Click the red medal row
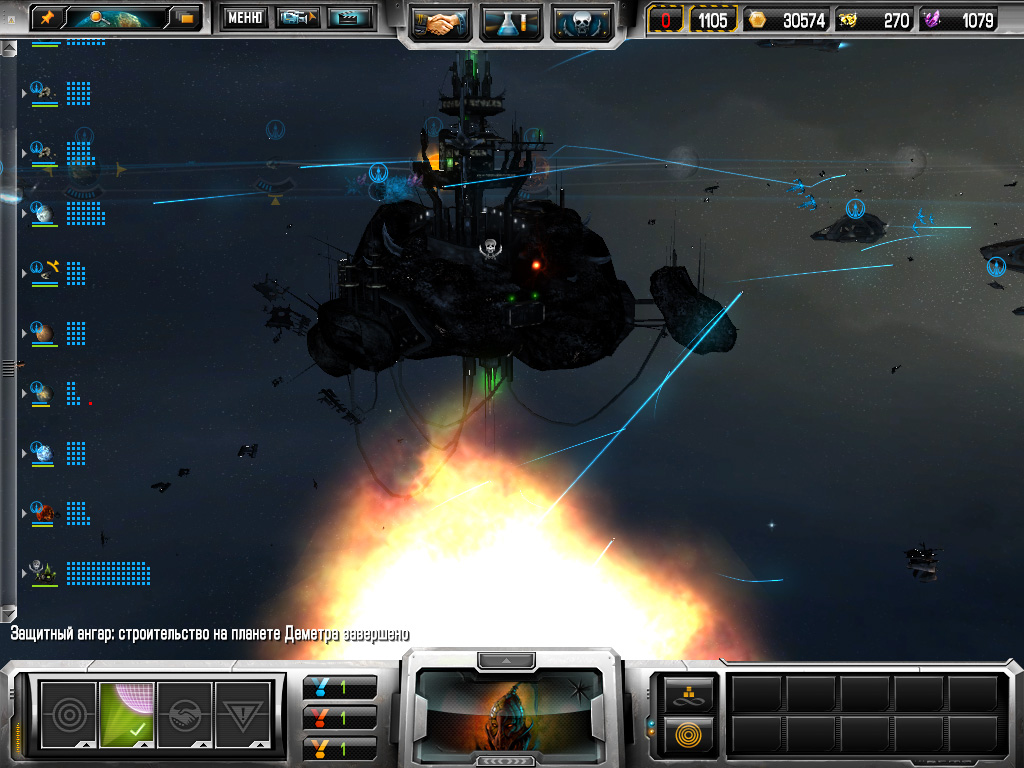This screenshot has width=1024, height=768. click(340, 718)
